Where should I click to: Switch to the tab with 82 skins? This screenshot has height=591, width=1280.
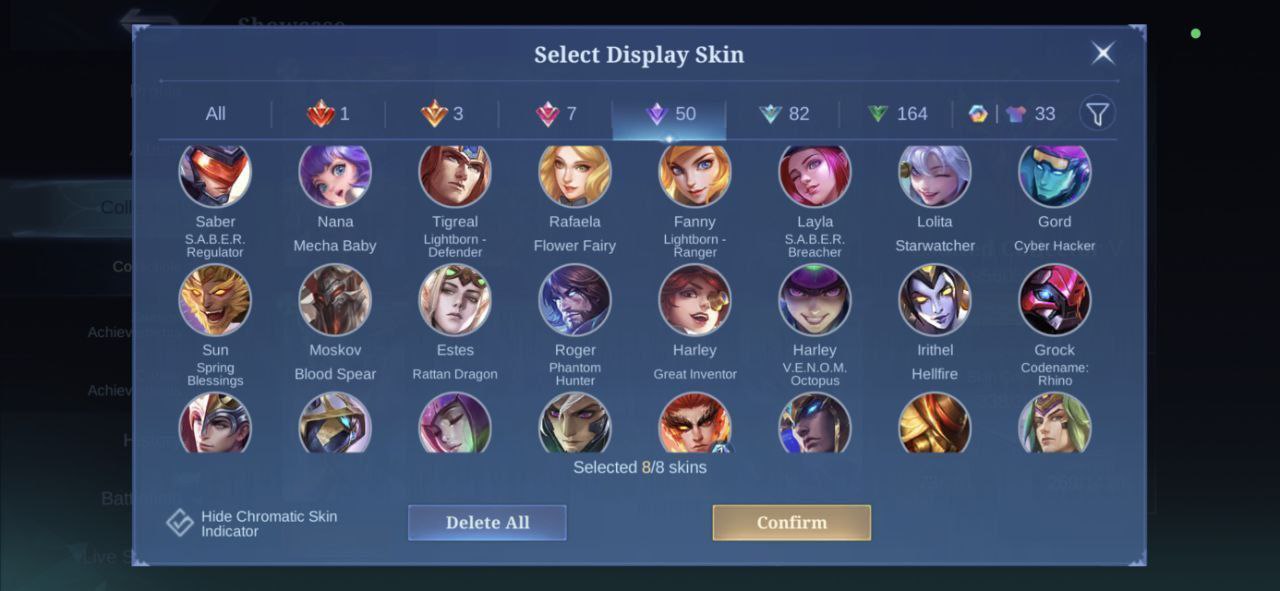pos(784,114)
